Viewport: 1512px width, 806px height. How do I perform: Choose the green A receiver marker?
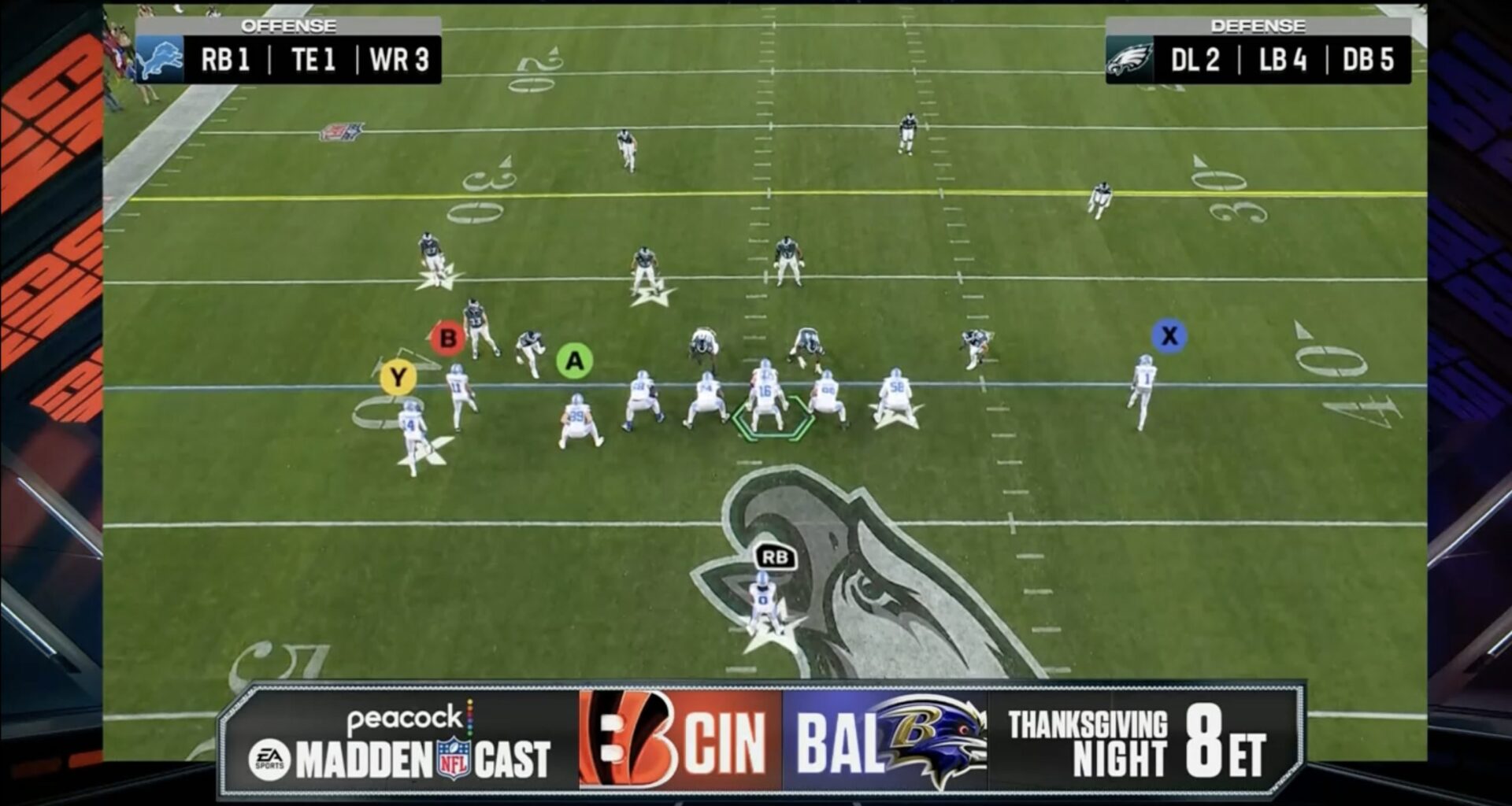click(x=574, y=361)
